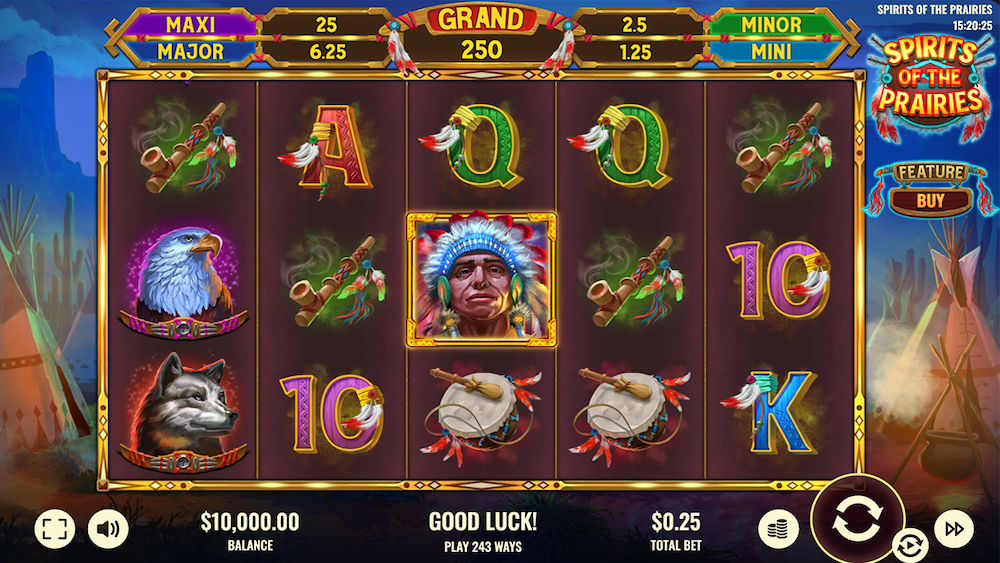Spin the reels with the circular arrows button
1000x563 pixels.
pyautogui.click(x=857, y=520)
